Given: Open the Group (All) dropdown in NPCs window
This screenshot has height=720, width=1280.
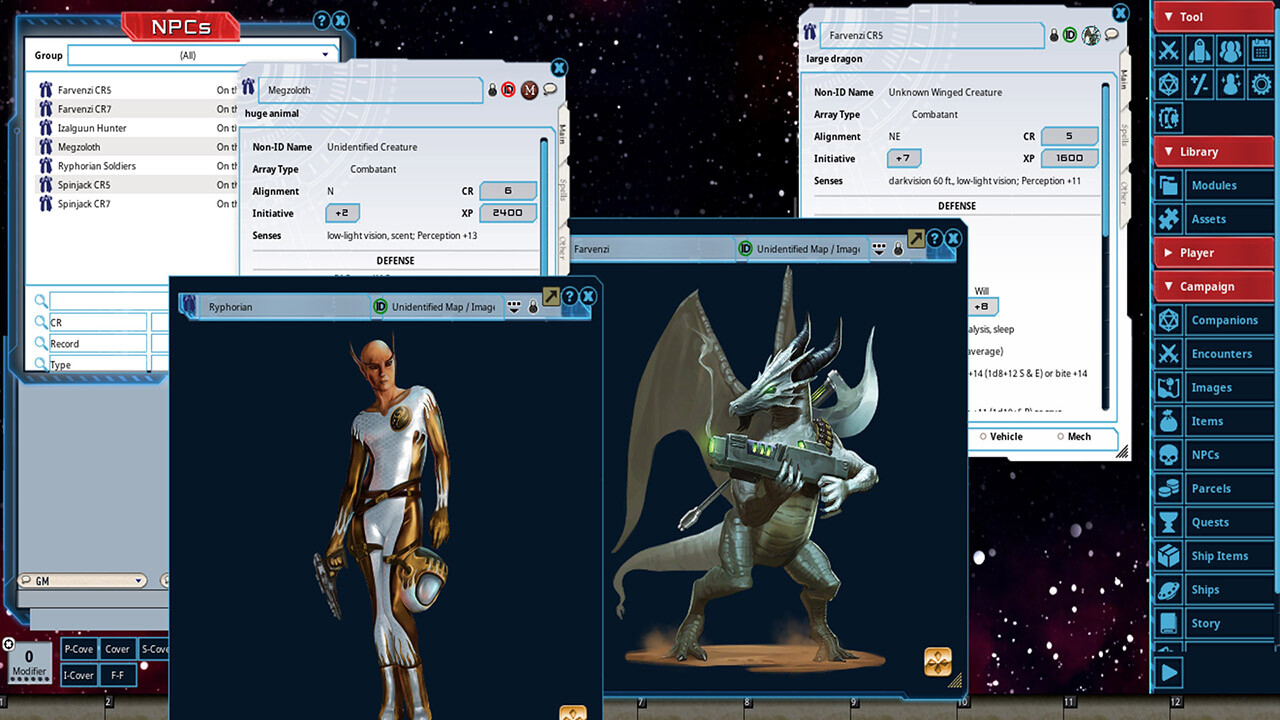Looking at the screenshot, I should coord(324,54).
